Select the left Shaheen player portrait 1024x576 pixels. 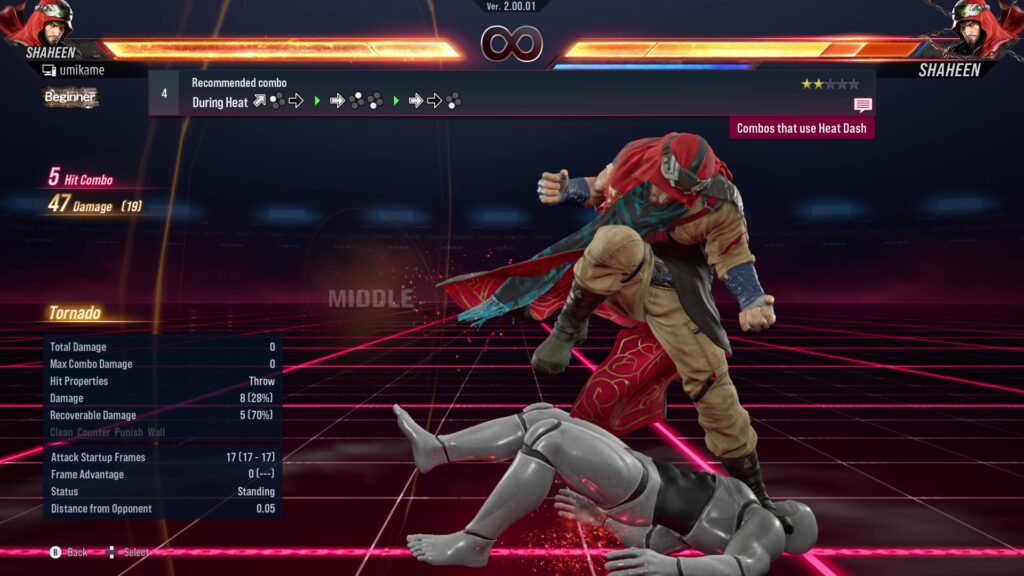tap(40, 22)
